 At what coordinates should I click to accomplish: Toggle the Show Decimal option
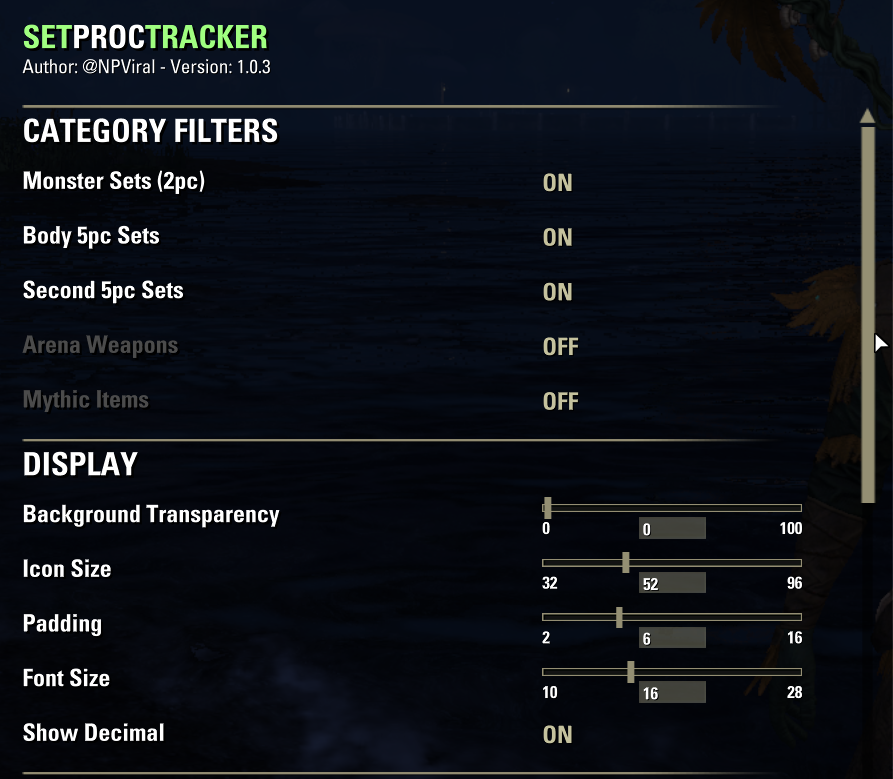tap(557, 735)
